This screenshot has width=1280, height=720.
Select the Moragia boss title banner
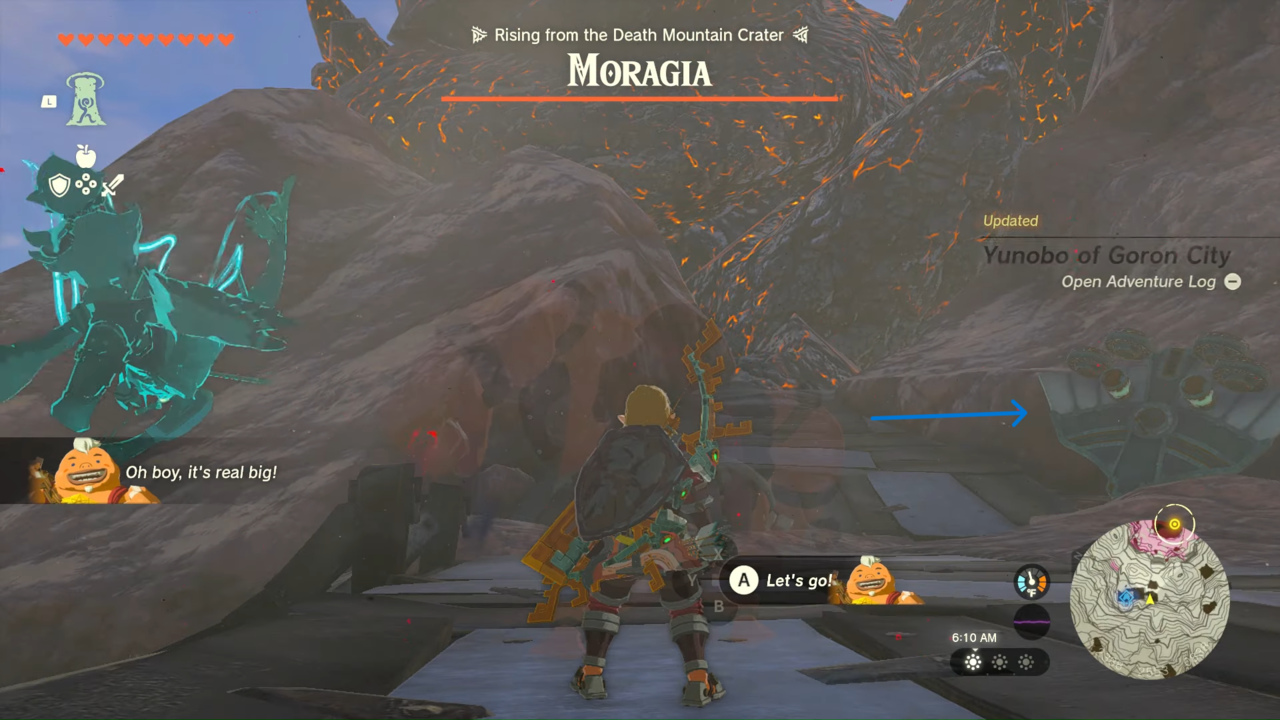tap(640, 71)
